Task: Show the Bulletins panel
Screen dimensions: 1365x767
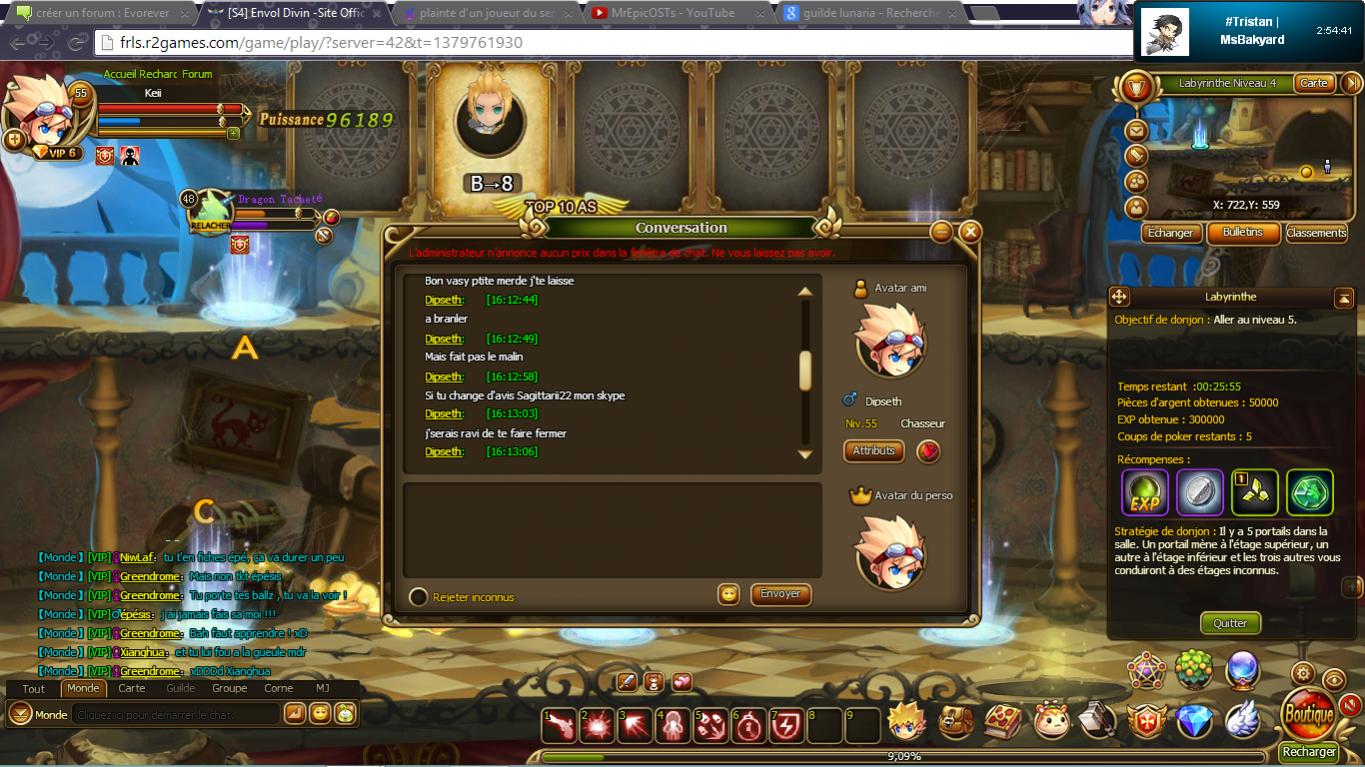Action: [x=1243, y=233]
